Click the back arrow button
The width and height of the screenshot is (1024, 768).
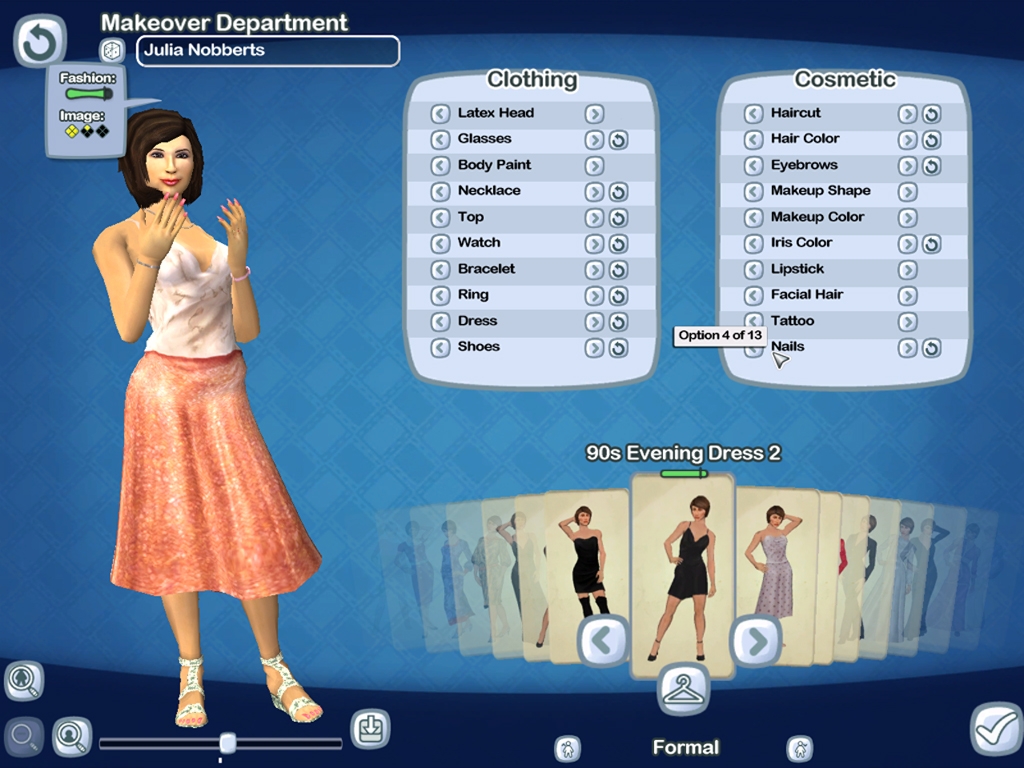click(x=39, y=42)
